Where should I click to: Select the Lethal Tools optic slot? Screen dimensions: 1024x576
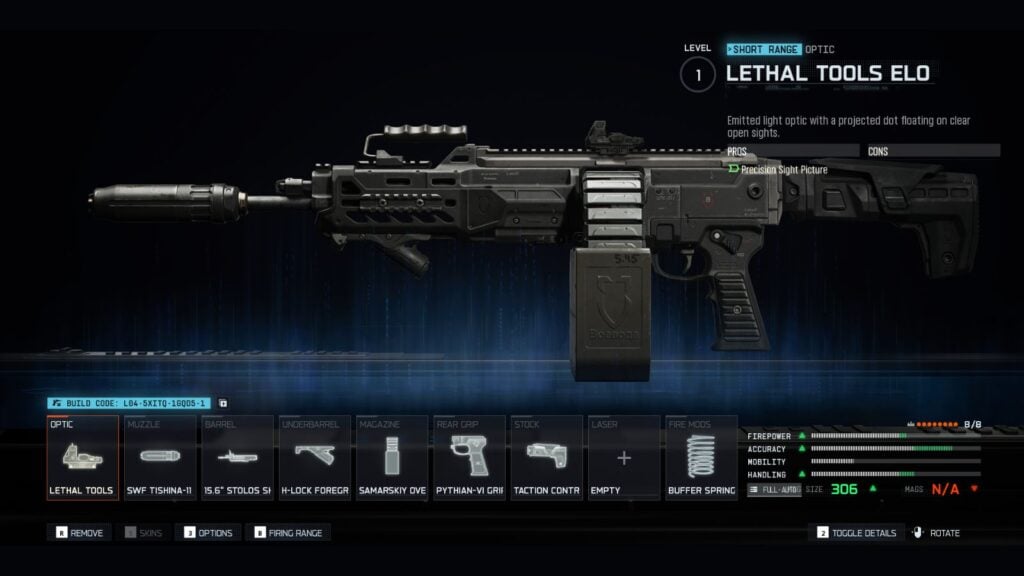(82, 458)
